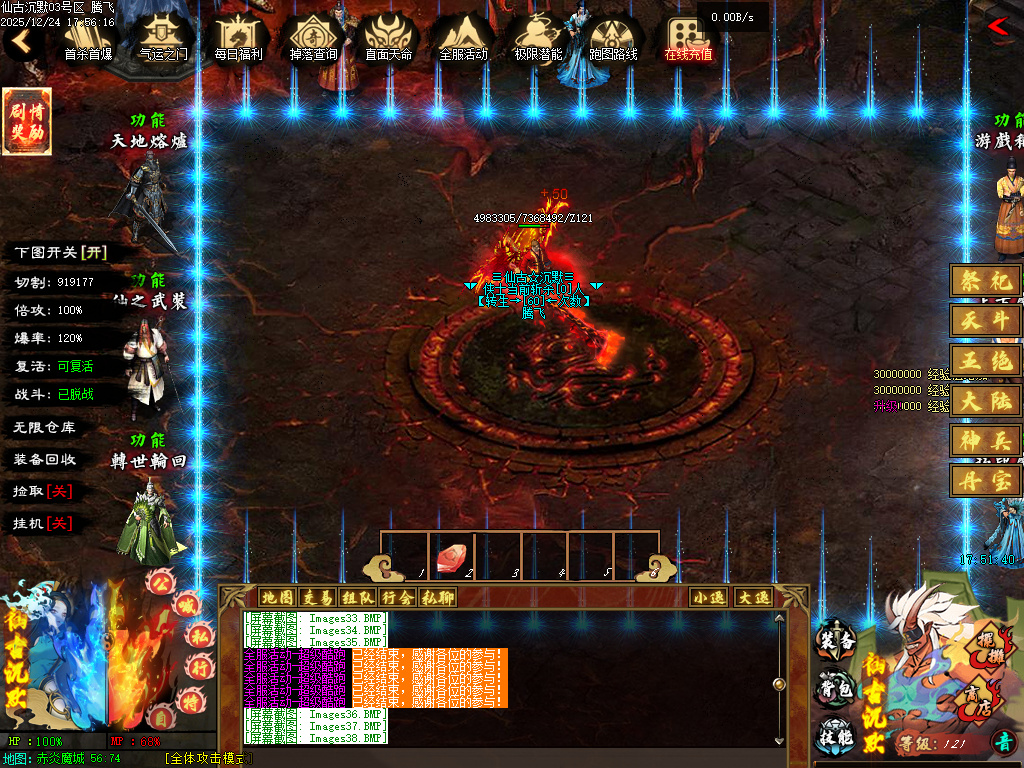Viewport: 1024px width, 768px height.
Task: Open 无限仓库 unlimited storage
Action: point(45,427)
